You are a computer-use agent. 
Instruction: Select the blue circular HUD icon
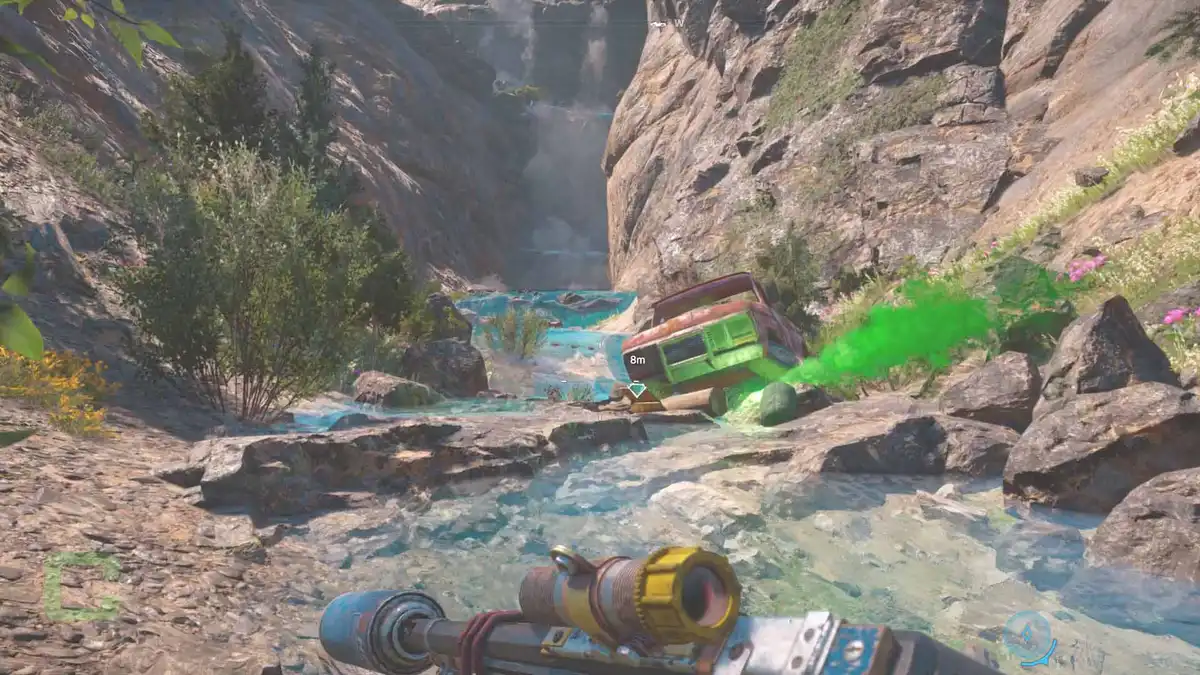pyautogui.click(x=1028, y=636)
